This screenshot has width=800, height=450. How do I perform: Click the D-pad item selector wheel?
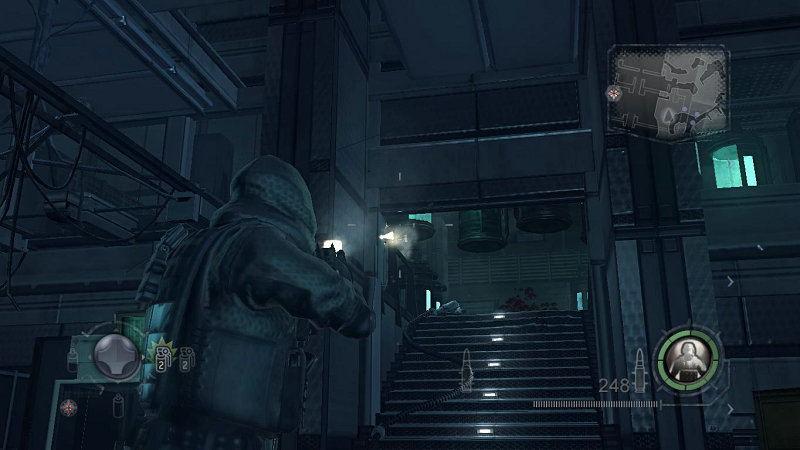coord(117,355)
